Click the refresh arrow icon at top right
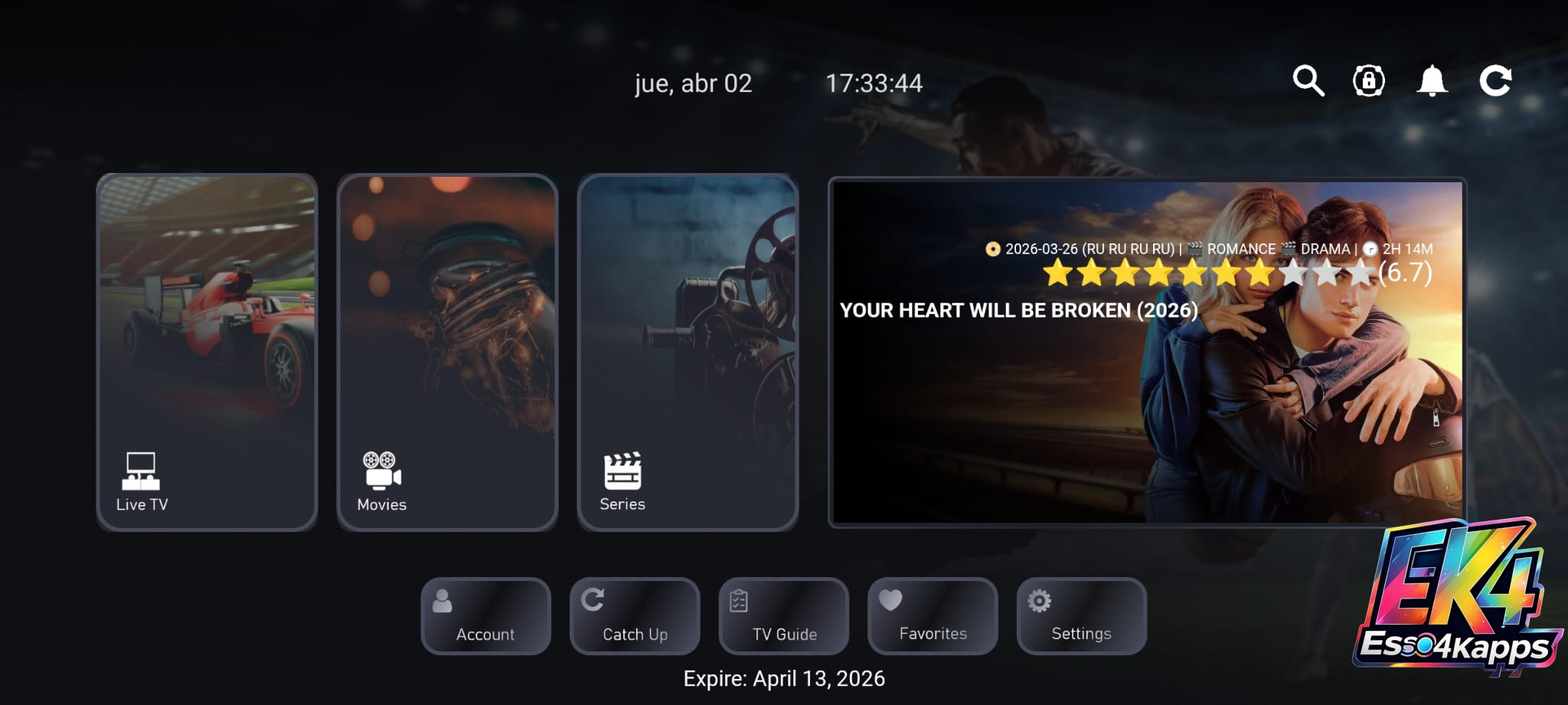1568x705 pixels. (1495, 80)
